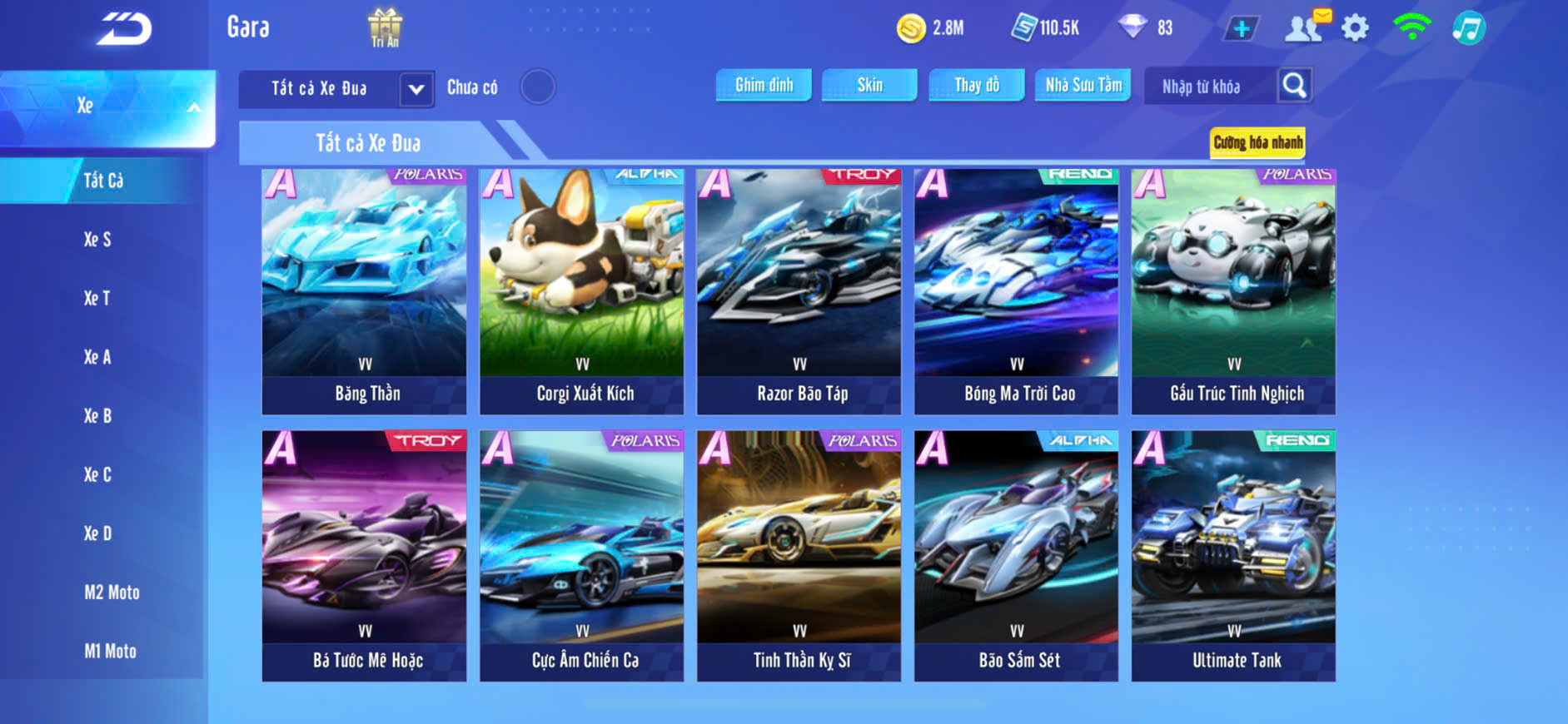Pick the Razor Bão Táp car card
Image resolution: width=1568 pixels, height=724 pixels.
tap(799, 291)
